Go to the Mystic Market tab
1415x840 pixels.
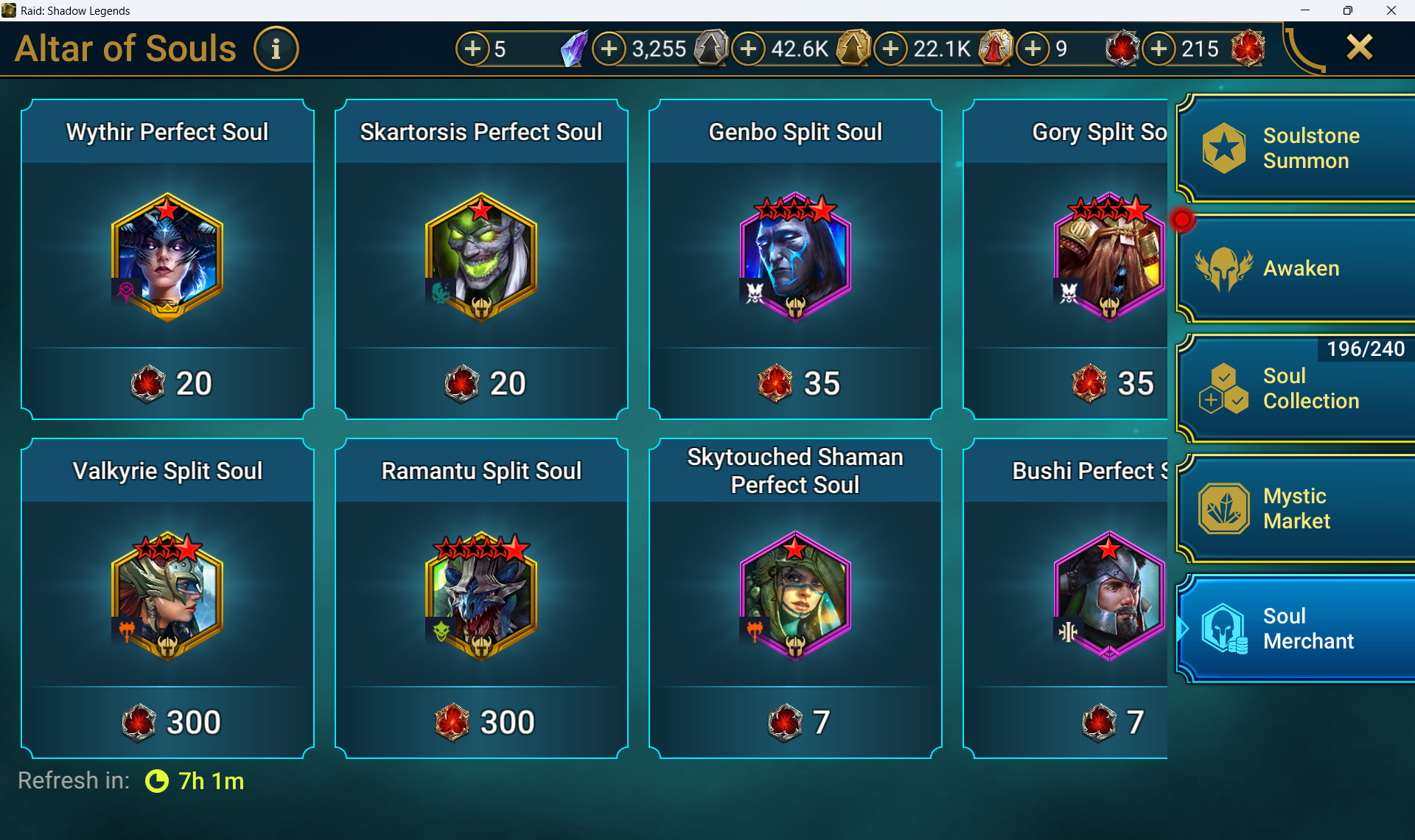pyautogui.click(x=1296, y=508)
